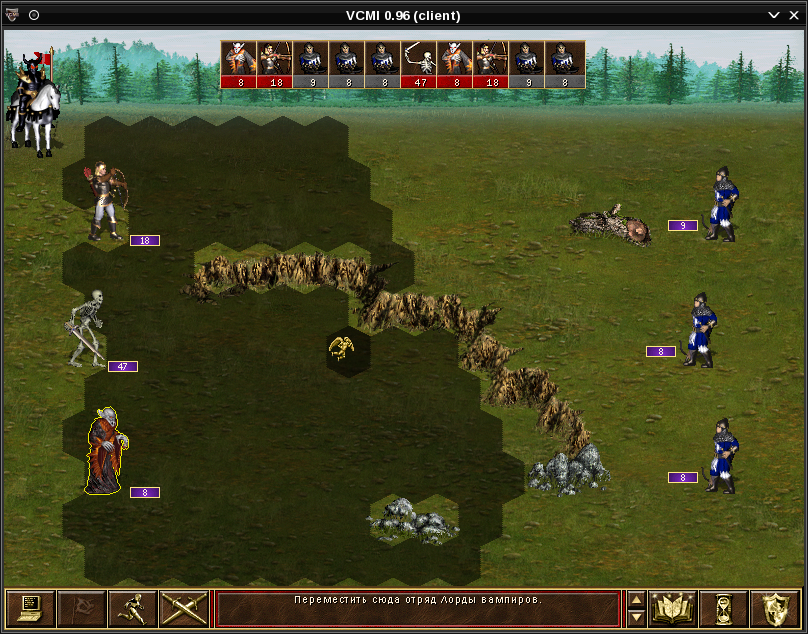Select the friendly archer stack of 18
This screenshot has width=808, height=634.
click(105, 202)
